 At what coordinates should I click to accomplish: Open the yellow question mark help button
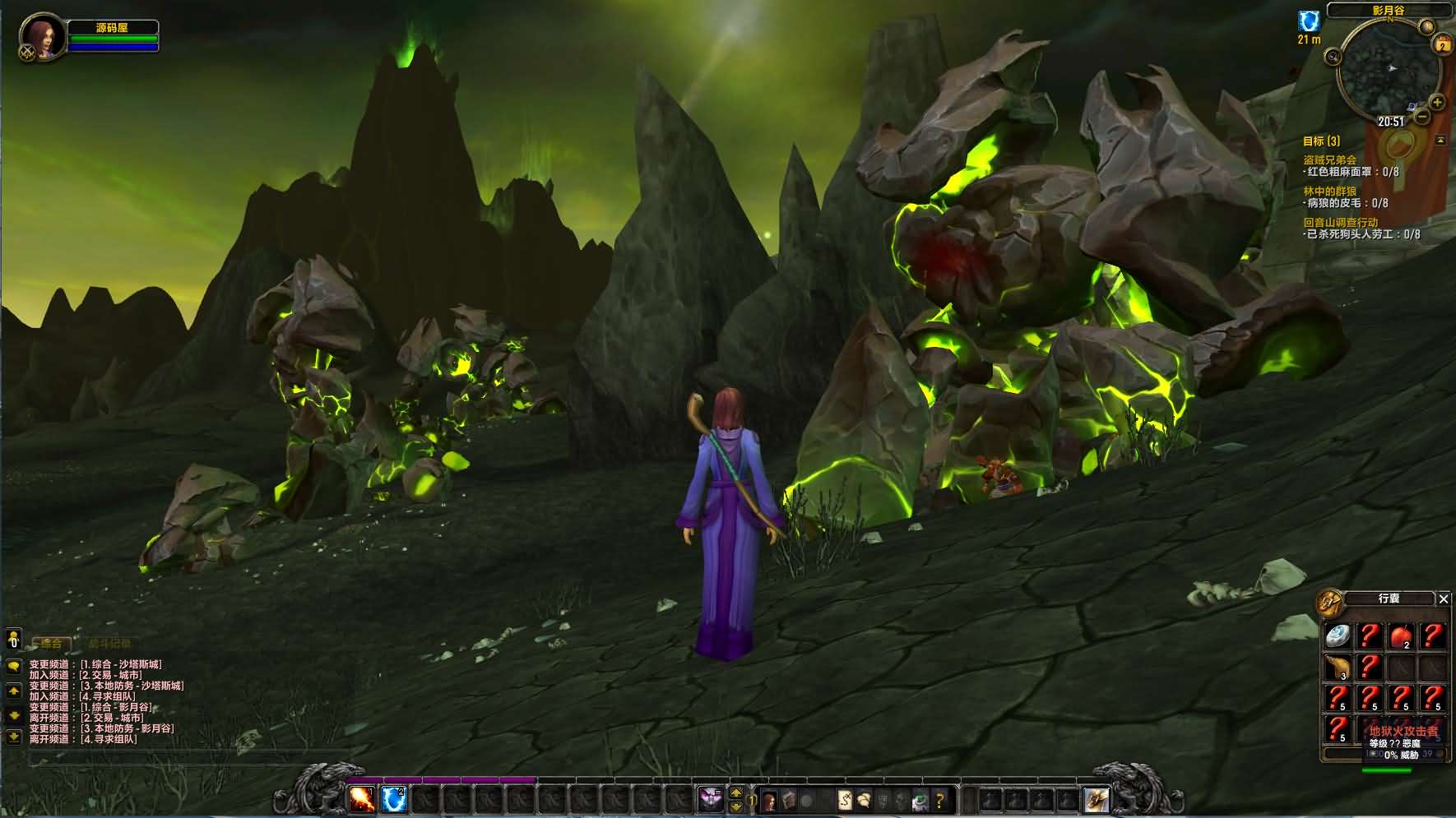click(x=939, y=799)
